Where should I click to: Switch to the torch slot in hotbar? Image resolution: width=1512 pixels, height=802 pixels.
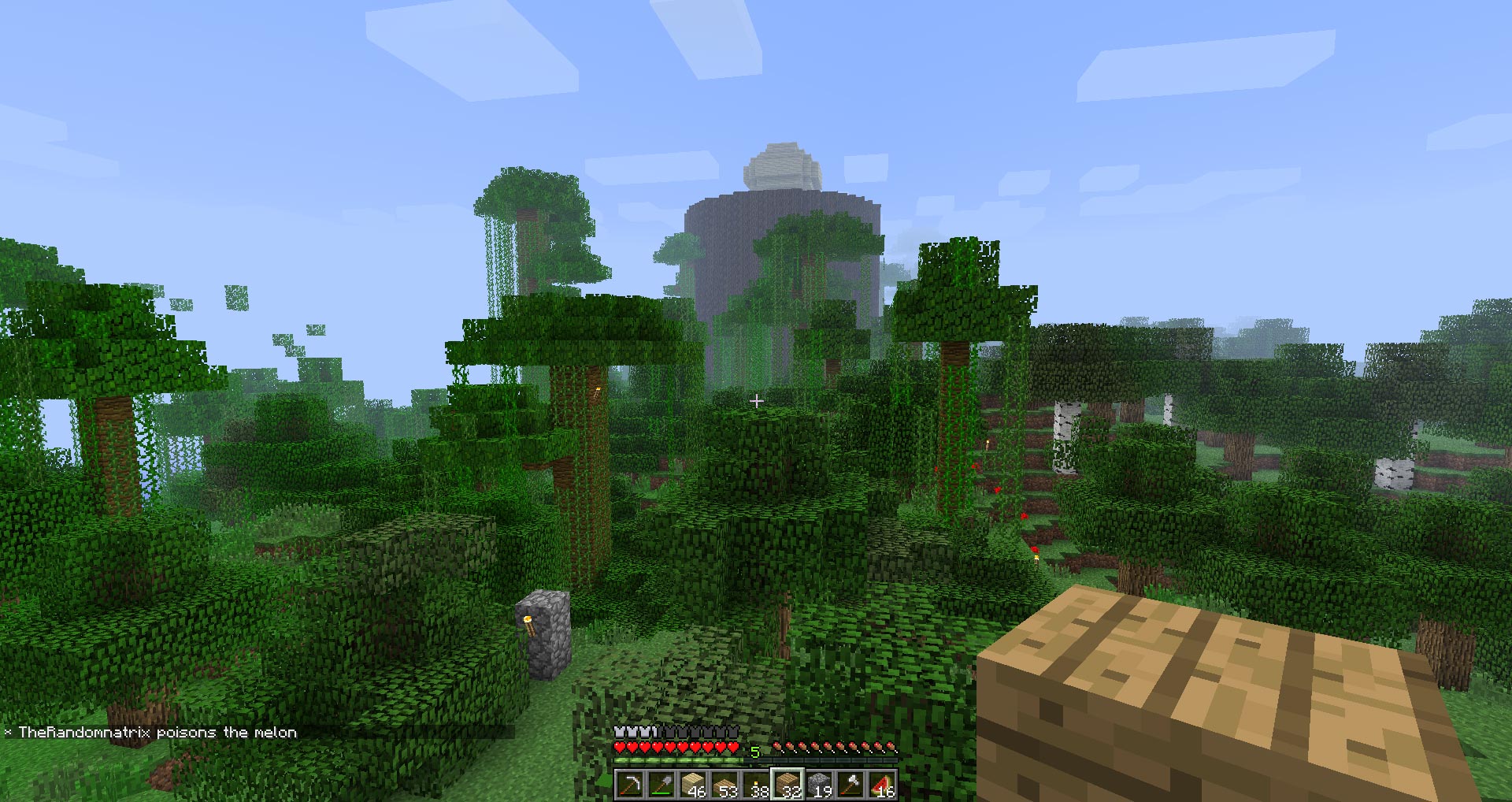756,785
